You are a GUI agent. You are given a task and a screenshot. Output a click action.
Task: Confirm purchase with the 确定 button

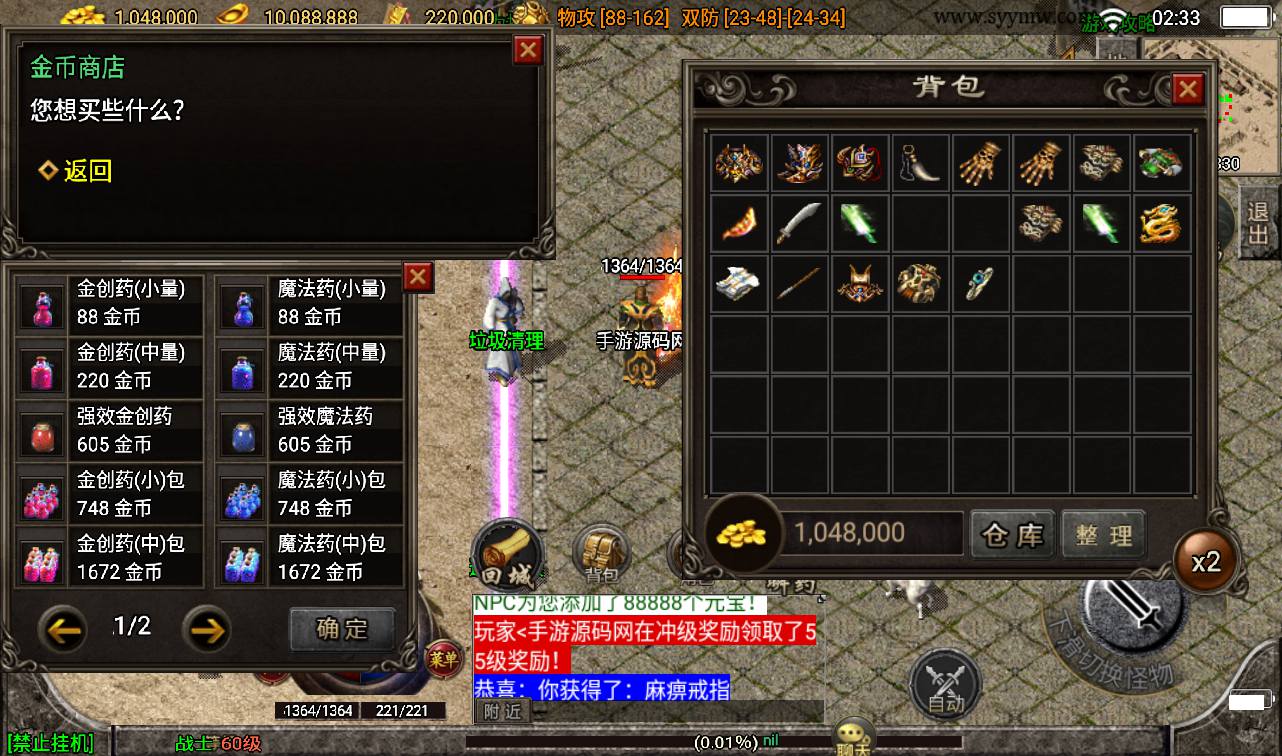tap(342, 629)
